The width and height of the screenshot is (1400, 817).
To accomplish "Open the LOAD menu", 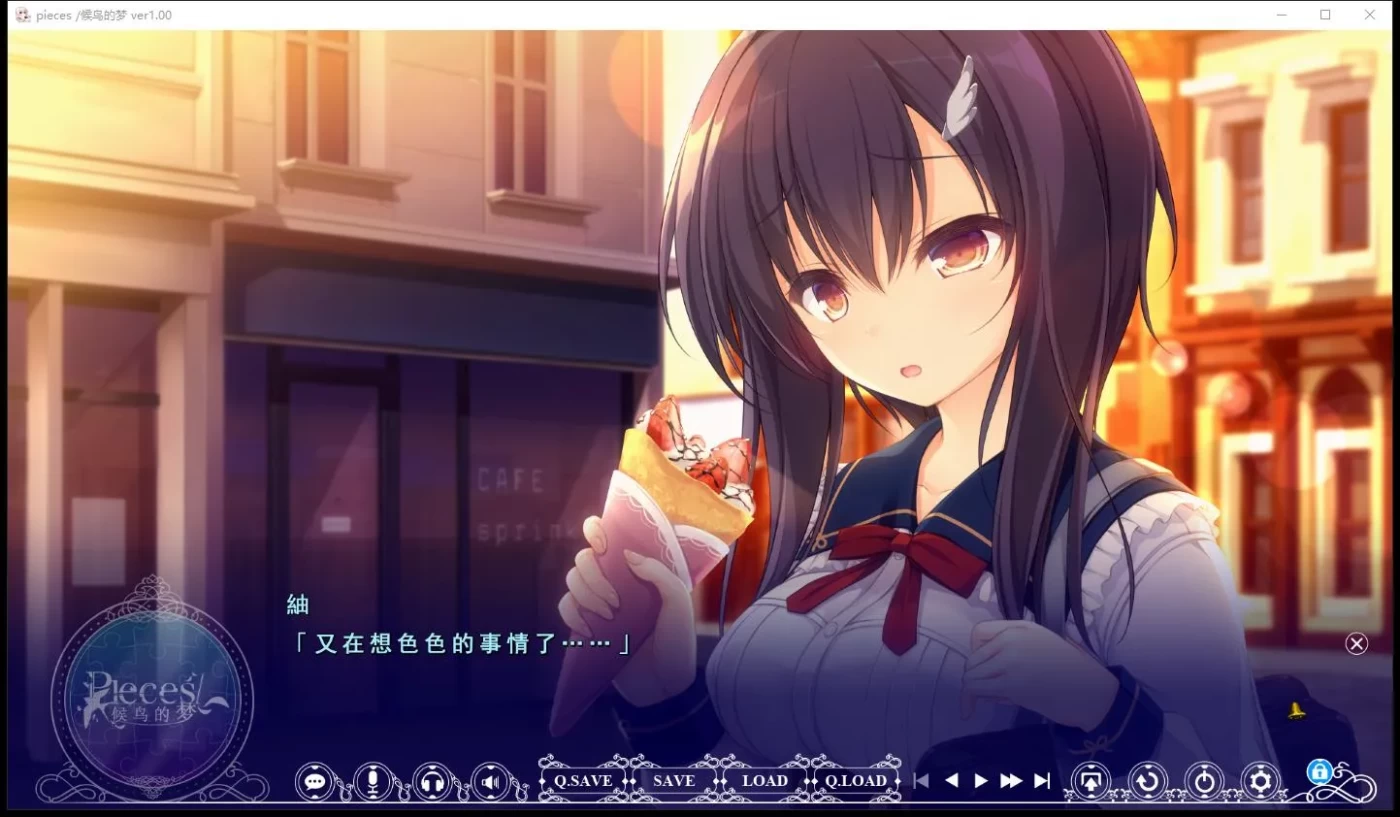I will pyautogui.click(x=765, y=781).
